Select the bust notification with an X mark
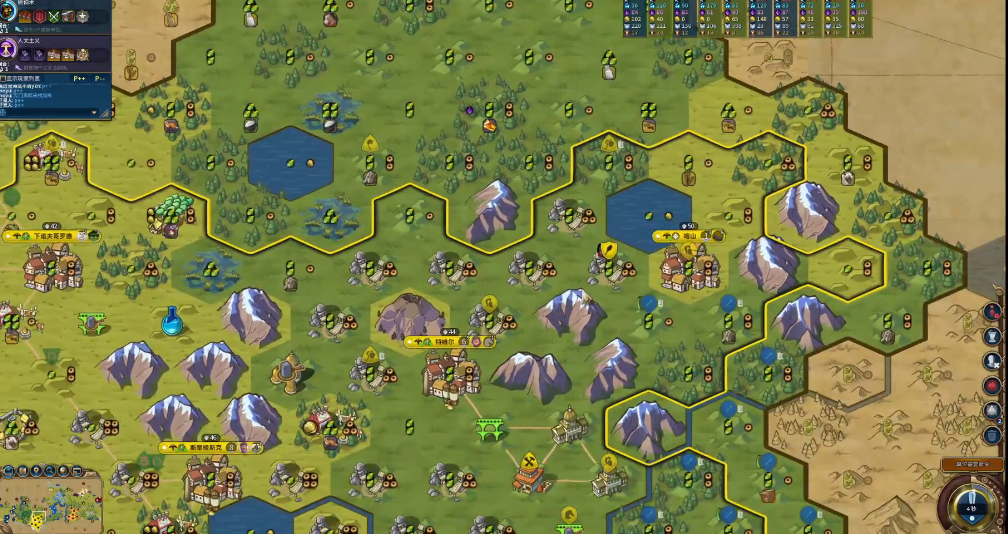The width and height of the screenshot is (1008, 534). point(992,360)
